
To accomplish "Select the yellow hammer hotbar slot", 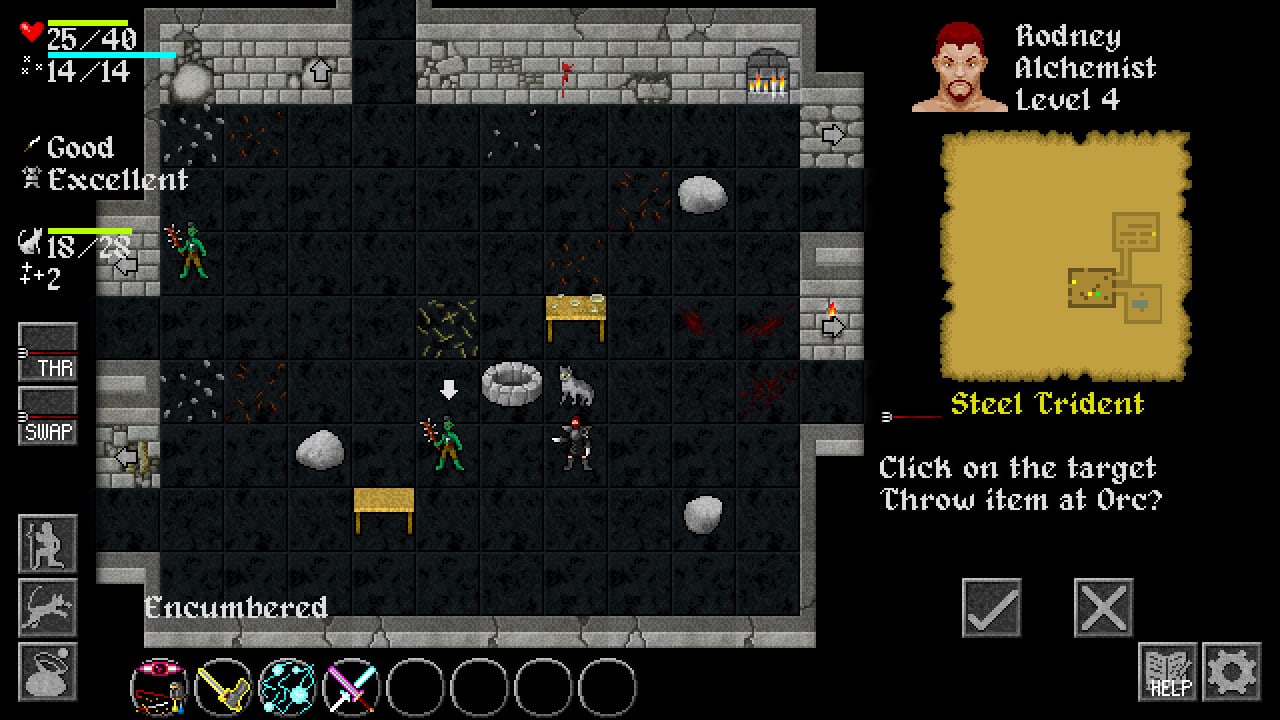I will point(224,687).
